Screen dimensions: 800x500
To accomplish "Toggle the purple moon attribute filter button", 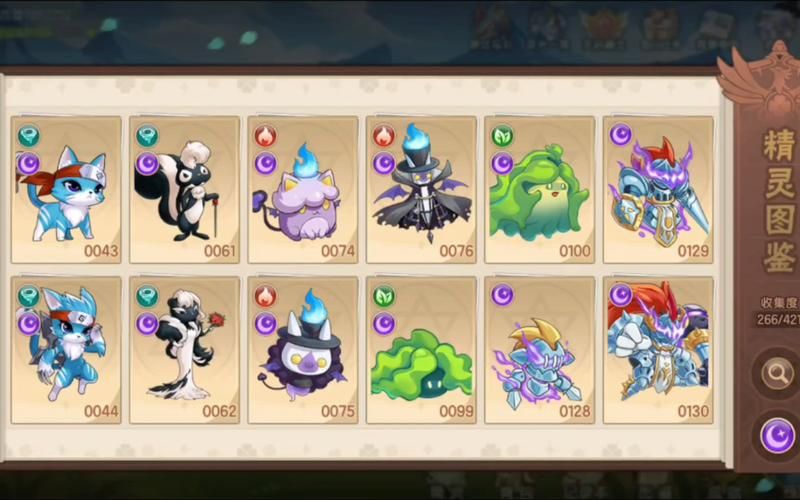I will (777, 436).
